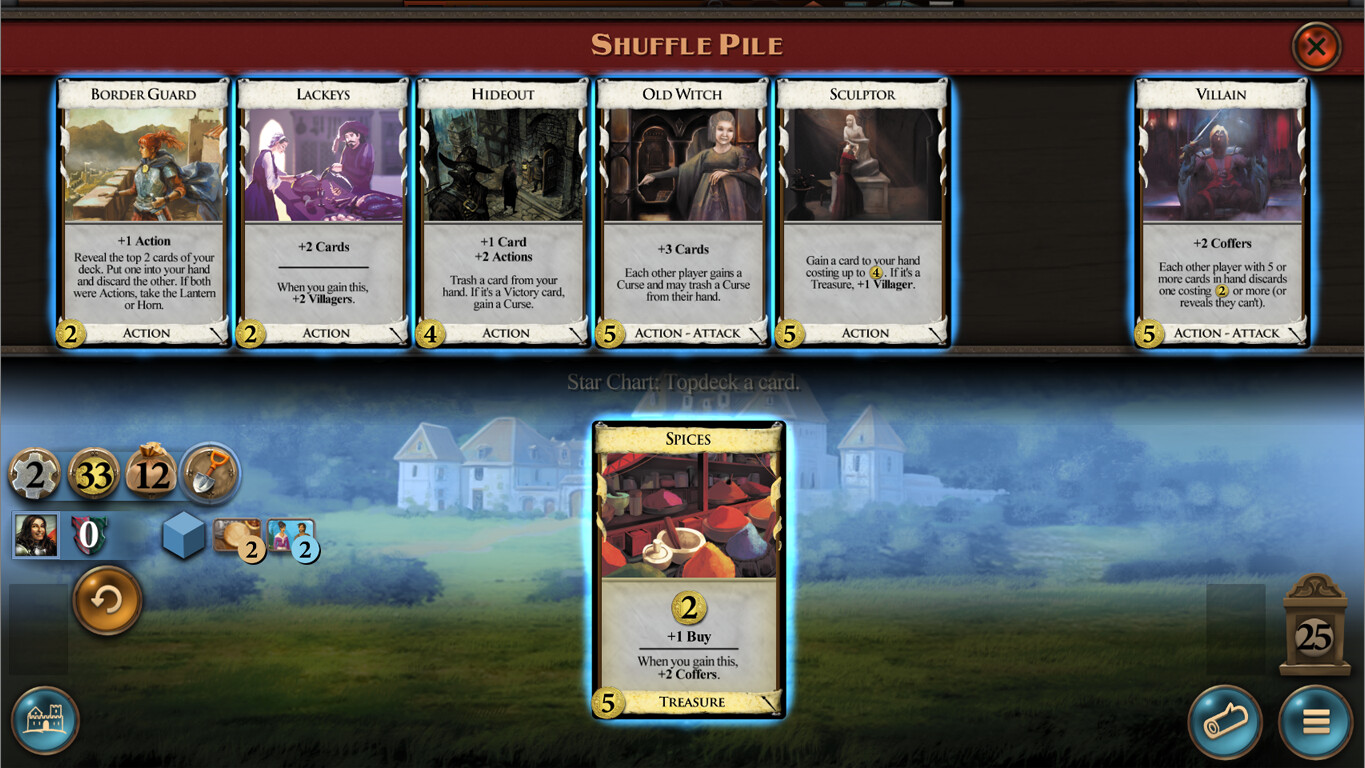The width and height of the screenshot is (1365, 768).
Task: Choose the Old Witch attack card
Action: 682,212
